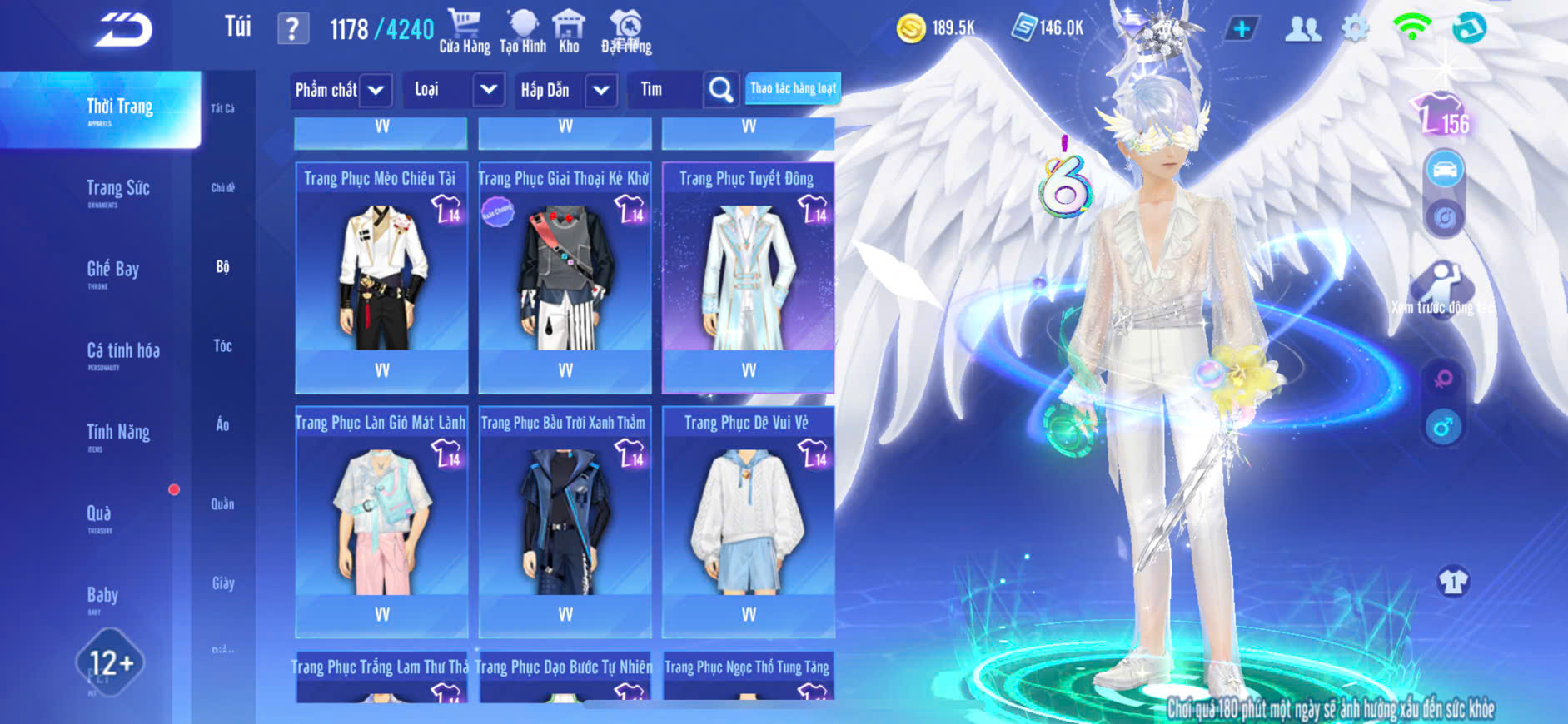Viewport: 1568px width, 724px height.
Task: Open the Tính Năng tab
Action: pyautogui.click(x=118, y=434)
